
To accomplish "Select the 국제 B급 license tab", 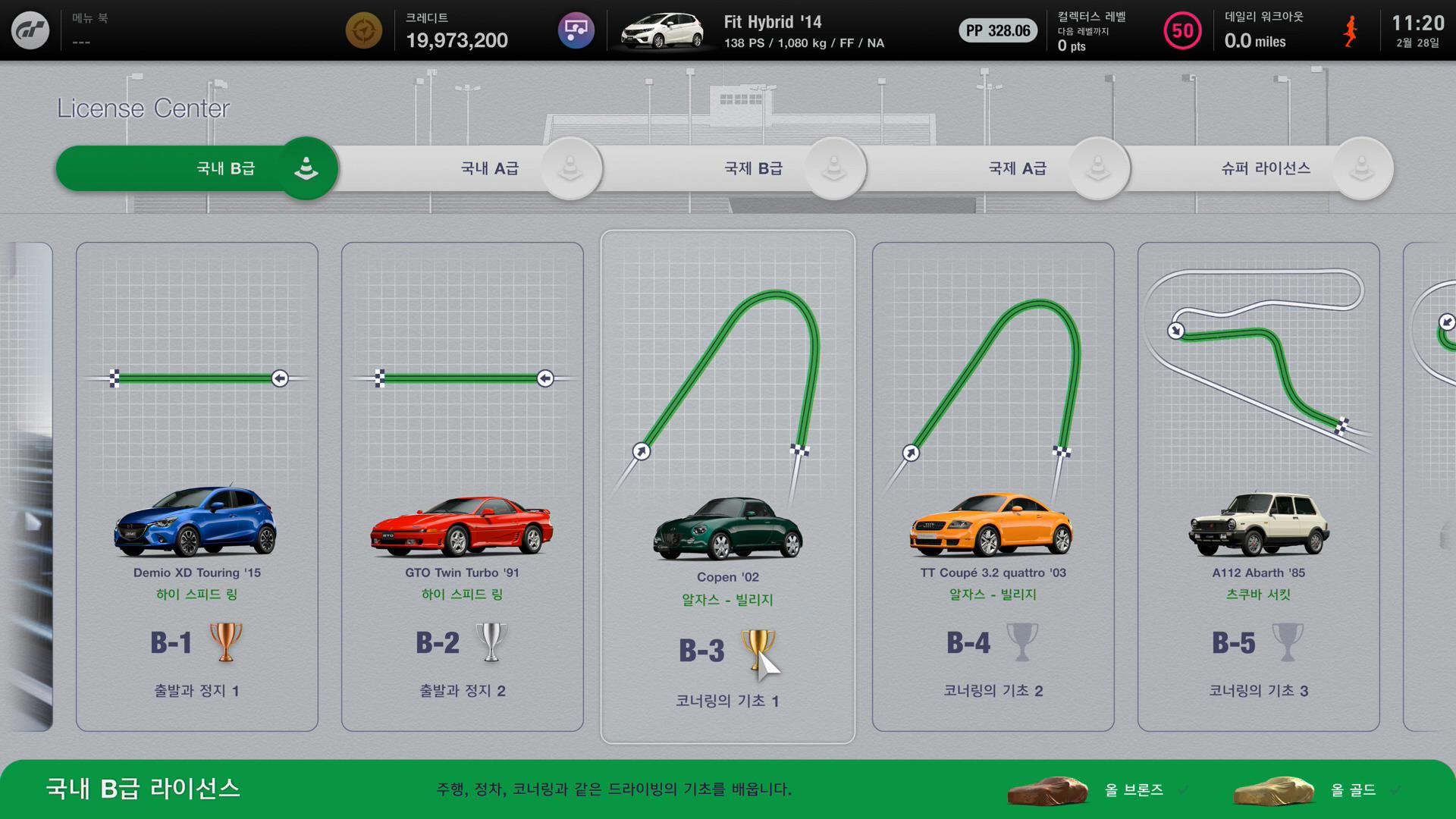I will coord(753,168).
